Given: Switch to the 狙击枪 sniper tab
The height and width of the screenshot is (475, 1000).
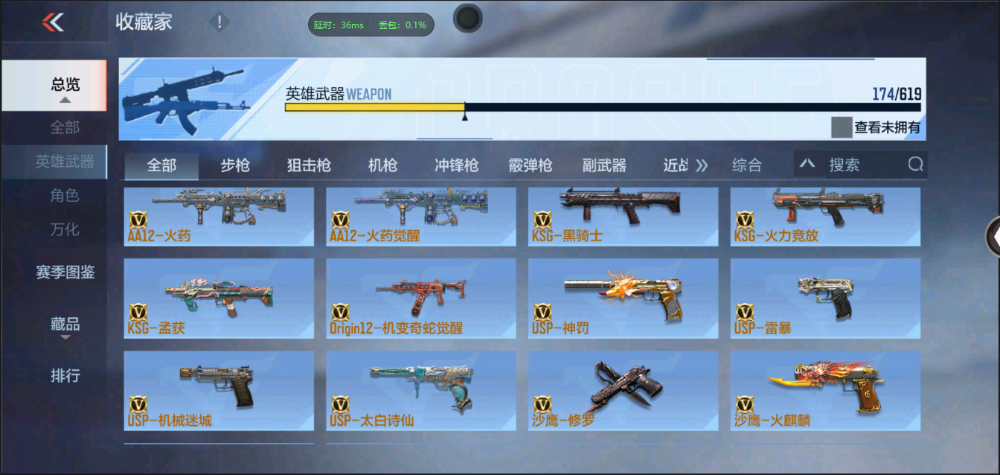Looking at the screenshot, I should [309, 165].
